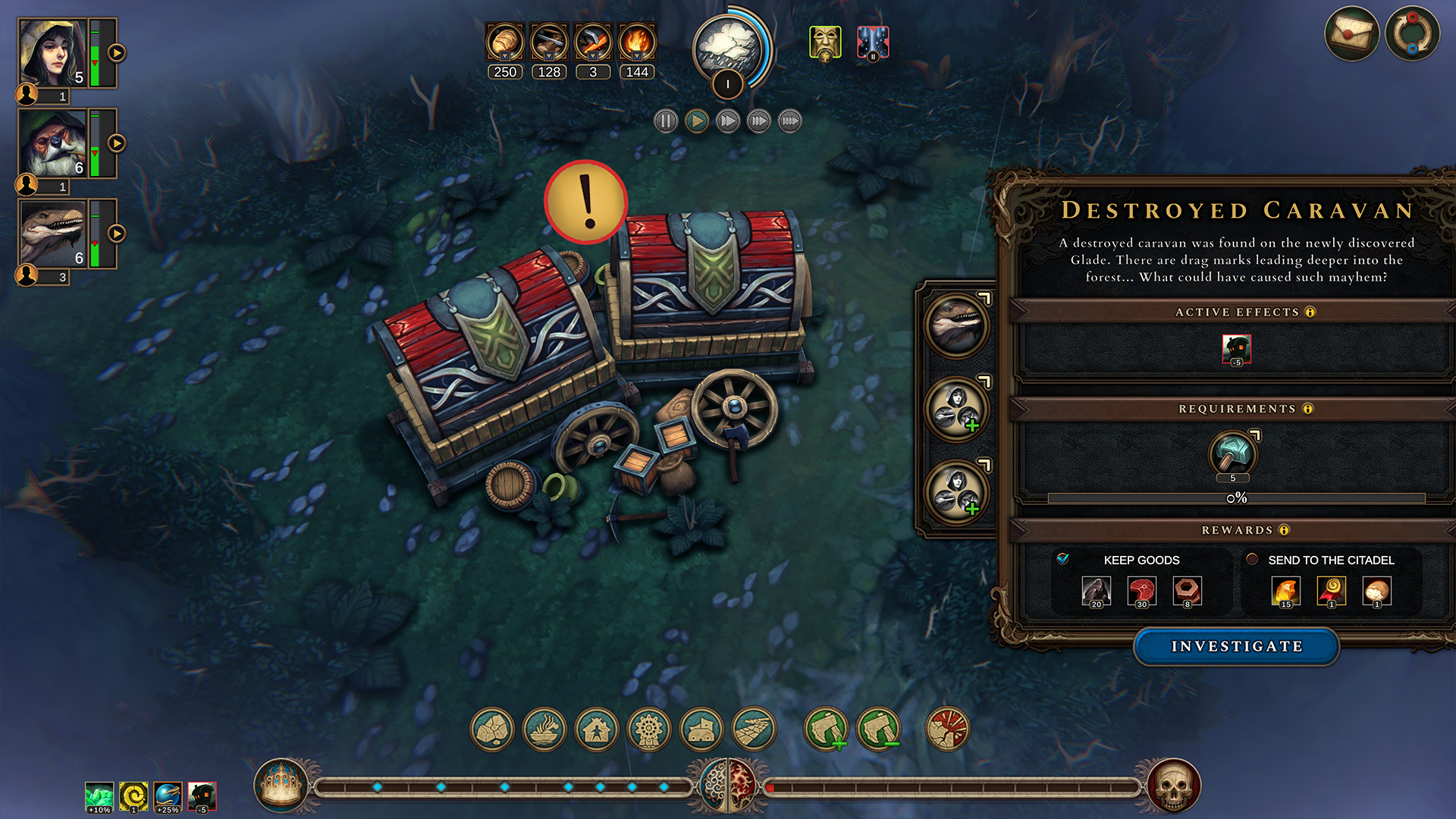Select the lizard villager portrait
This screenshot has height=819, width=1456.
click(53, 234)
